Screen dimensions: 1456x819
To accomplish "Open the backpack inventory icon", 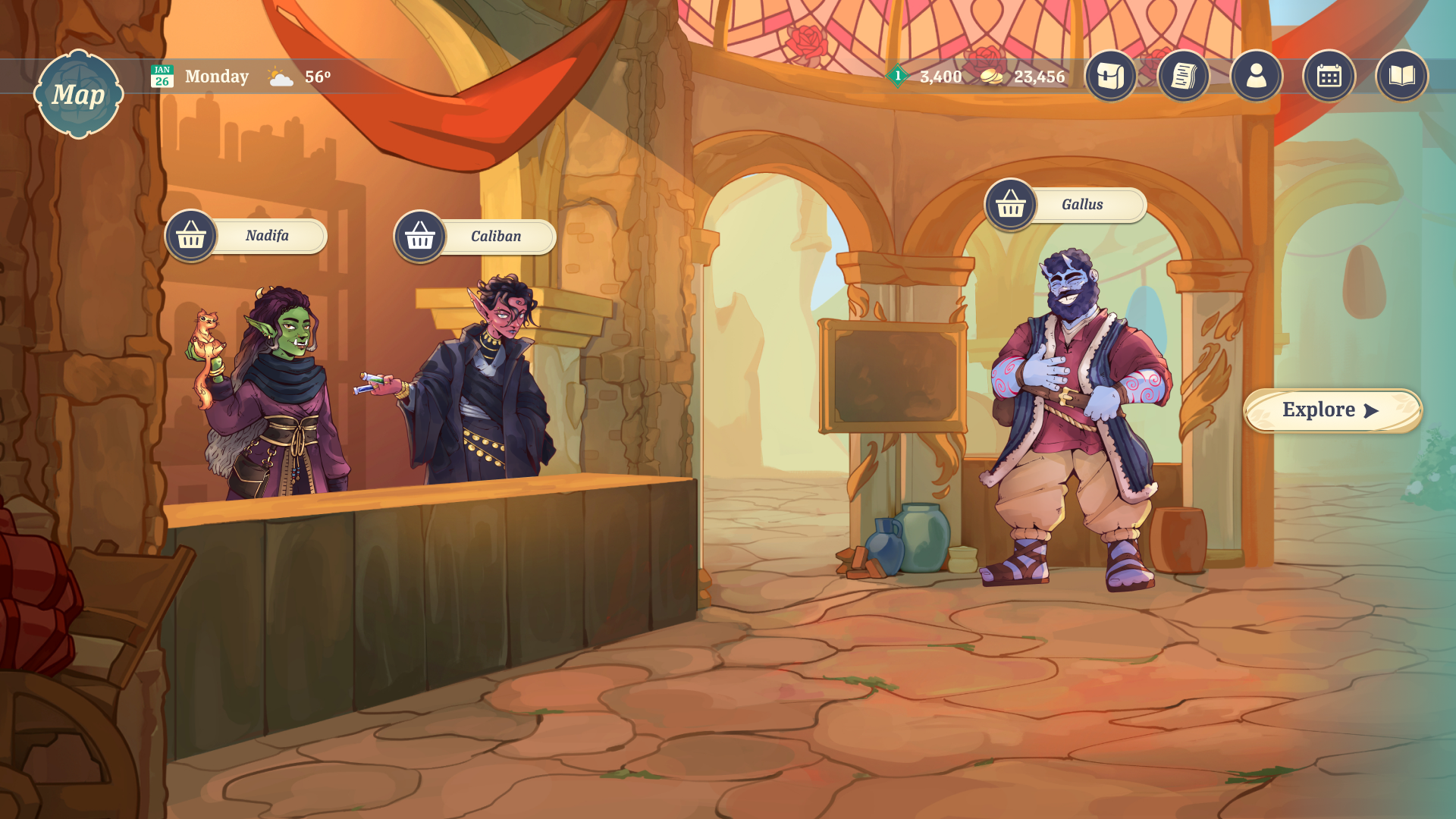I will click(x=1110, y=76).
